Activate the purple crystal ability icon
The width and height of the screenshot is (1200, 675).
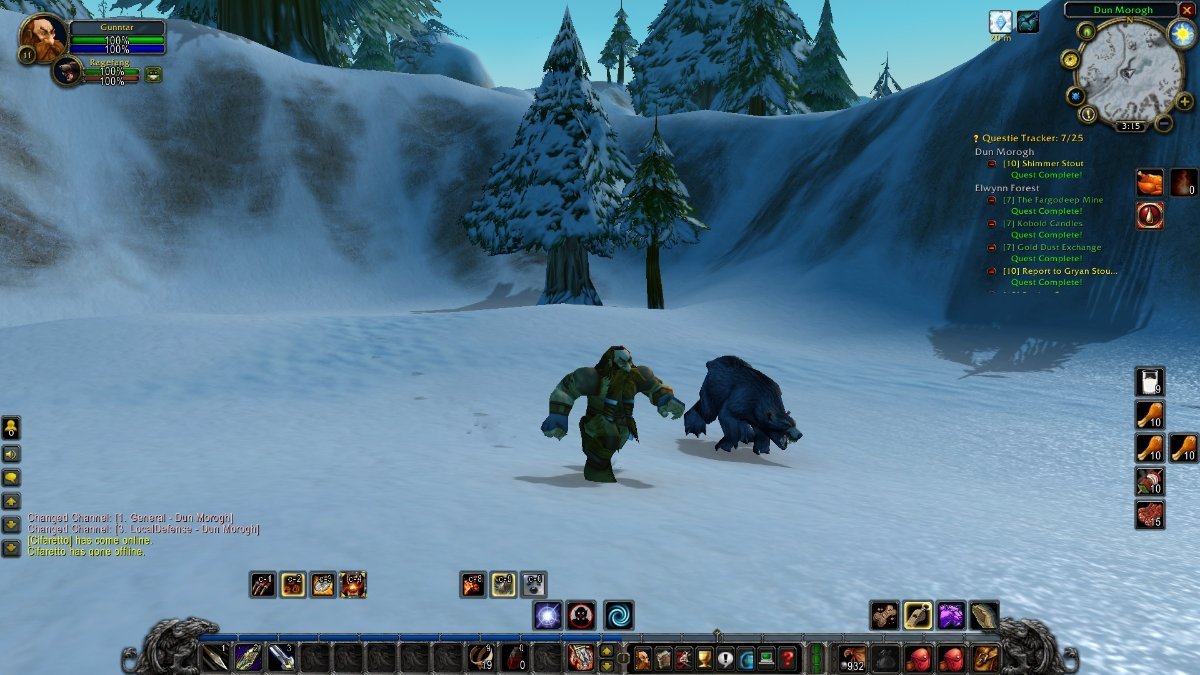point(950,615)
